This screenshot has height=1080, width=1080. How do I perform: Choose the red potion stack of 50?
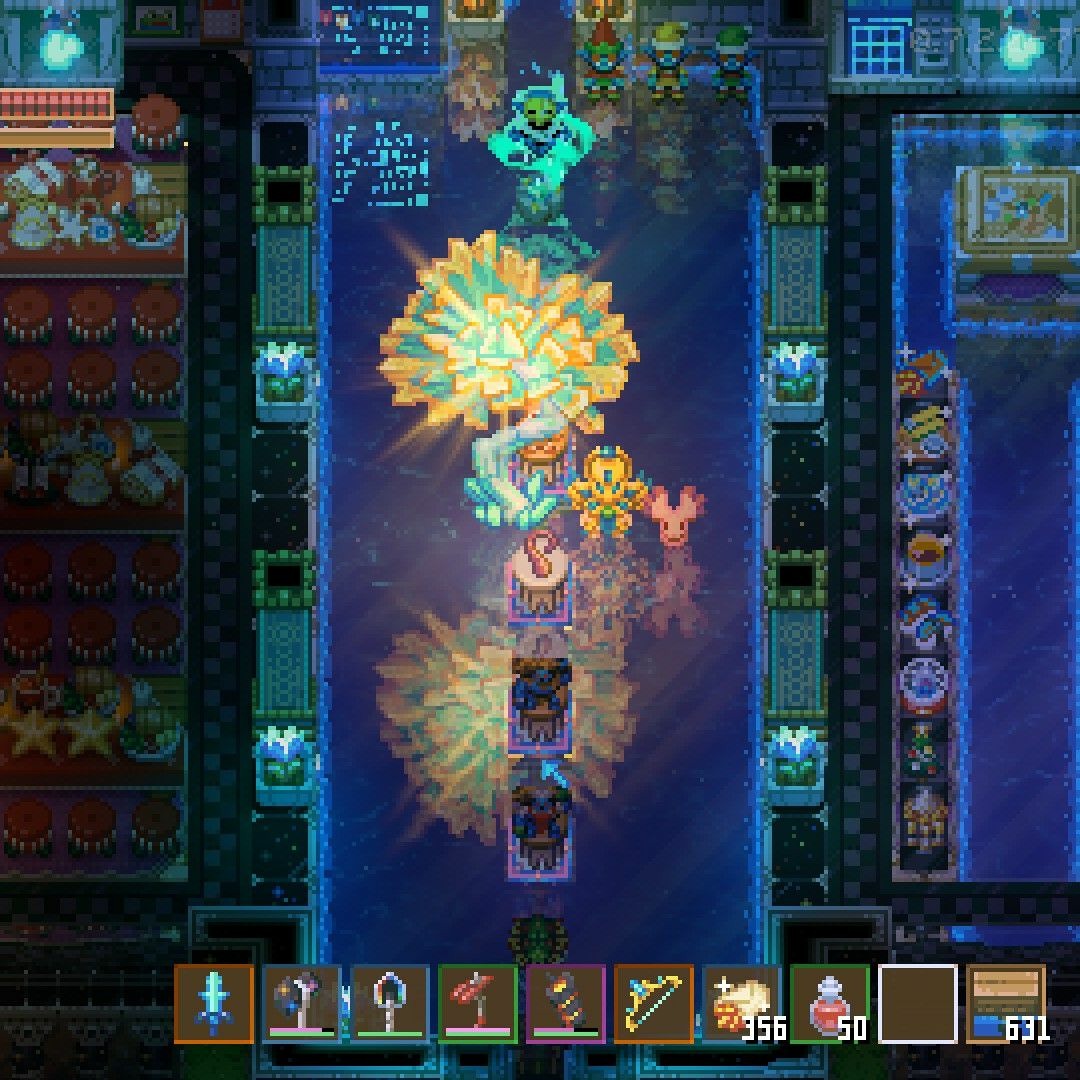tap(829, 1003)
